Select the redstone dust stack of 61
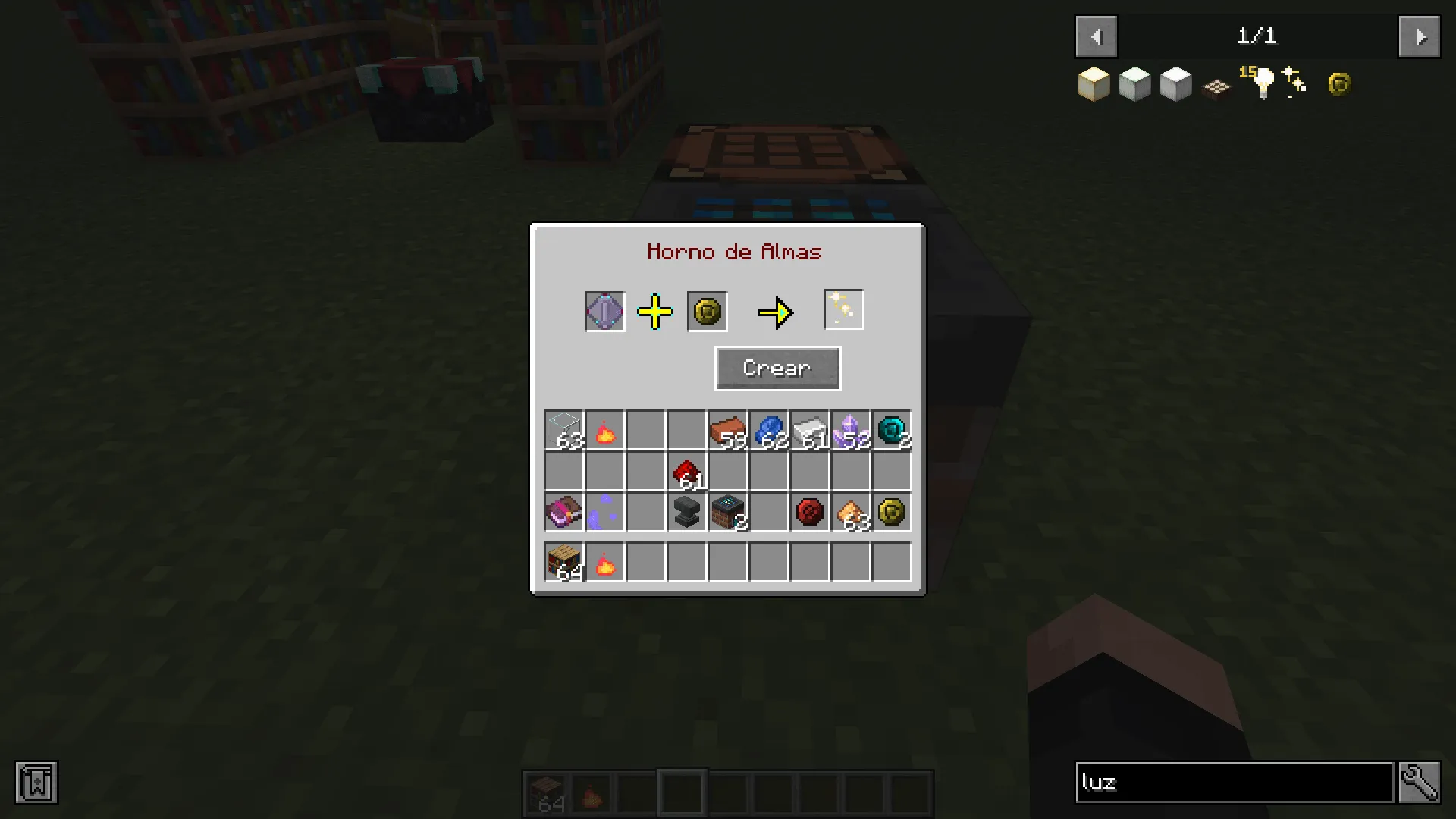The height and width of the screenshot is (819, 1456). coord(686,470)
